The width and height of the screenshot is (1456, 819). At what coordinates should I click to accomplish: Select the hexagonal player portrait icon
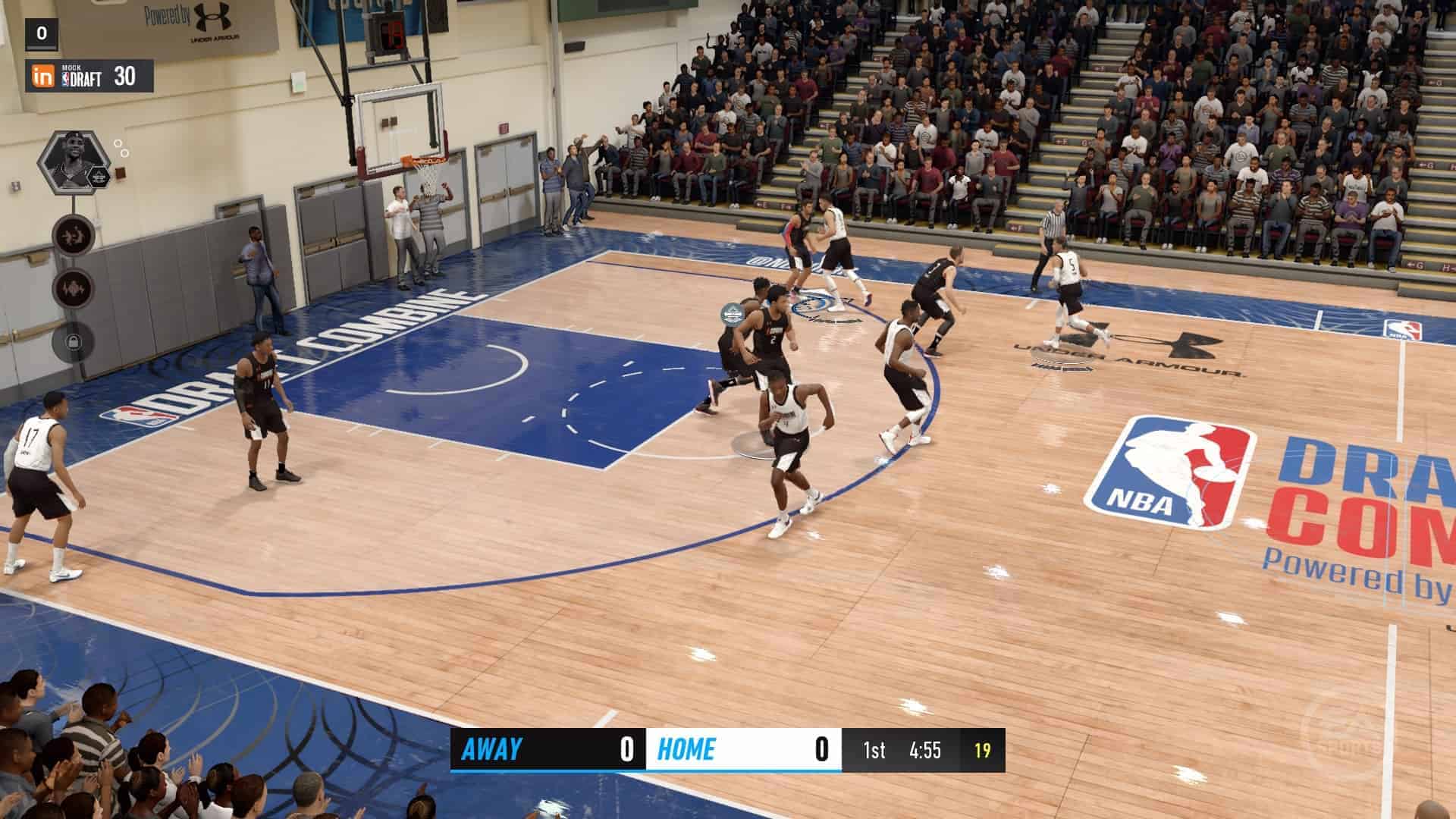[x=73, y=162]
